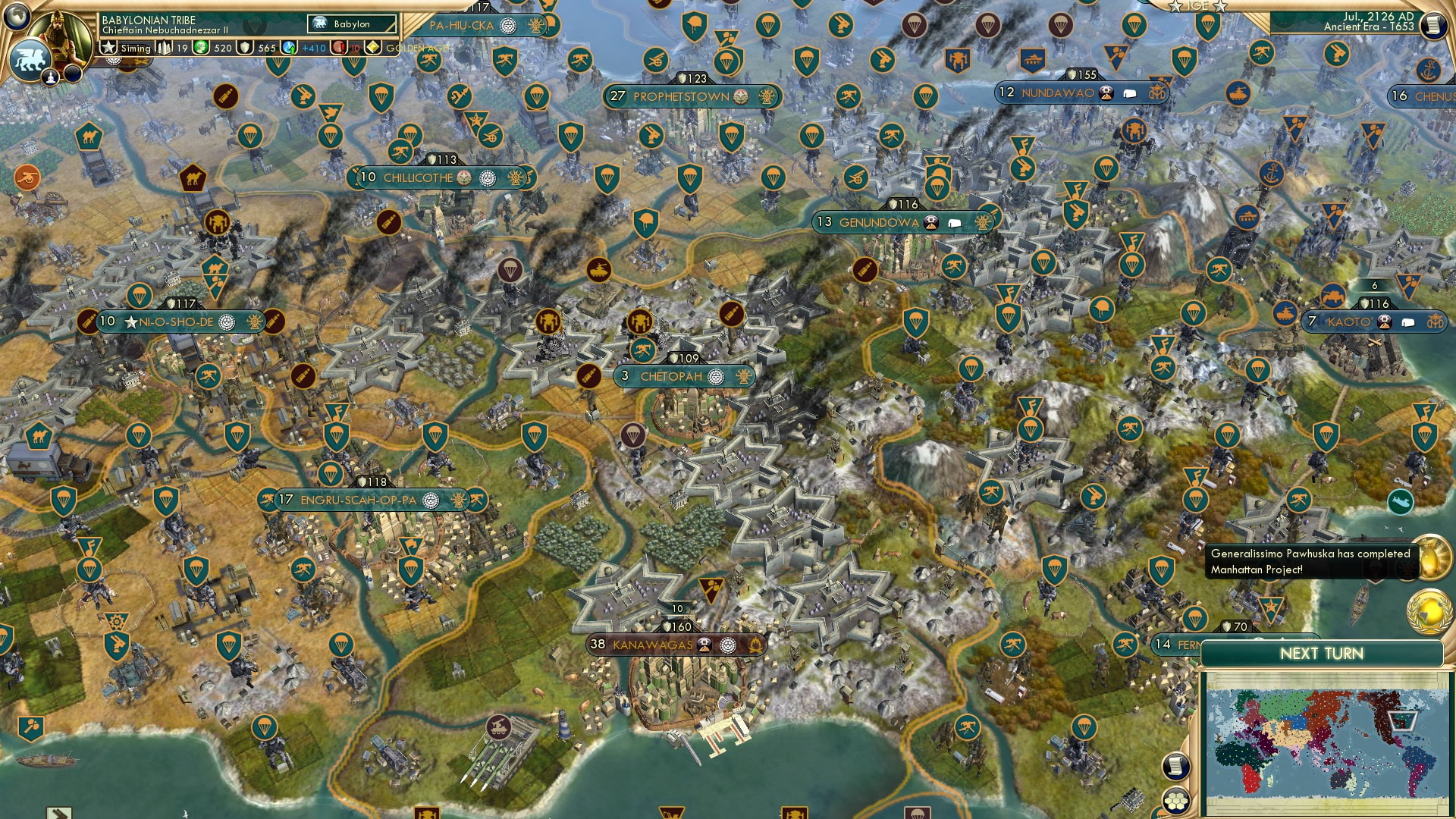Toggle strategic view with the hex icon
The height and width of the screenshot is (819, 1456).
point(1175,801)
